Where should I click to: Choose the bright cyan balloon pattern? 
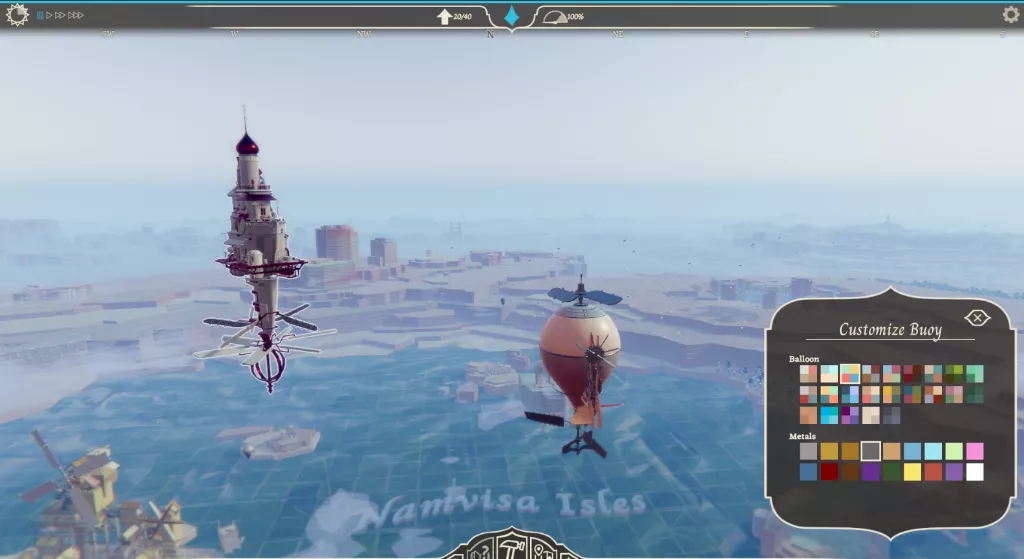coord(829,415)
